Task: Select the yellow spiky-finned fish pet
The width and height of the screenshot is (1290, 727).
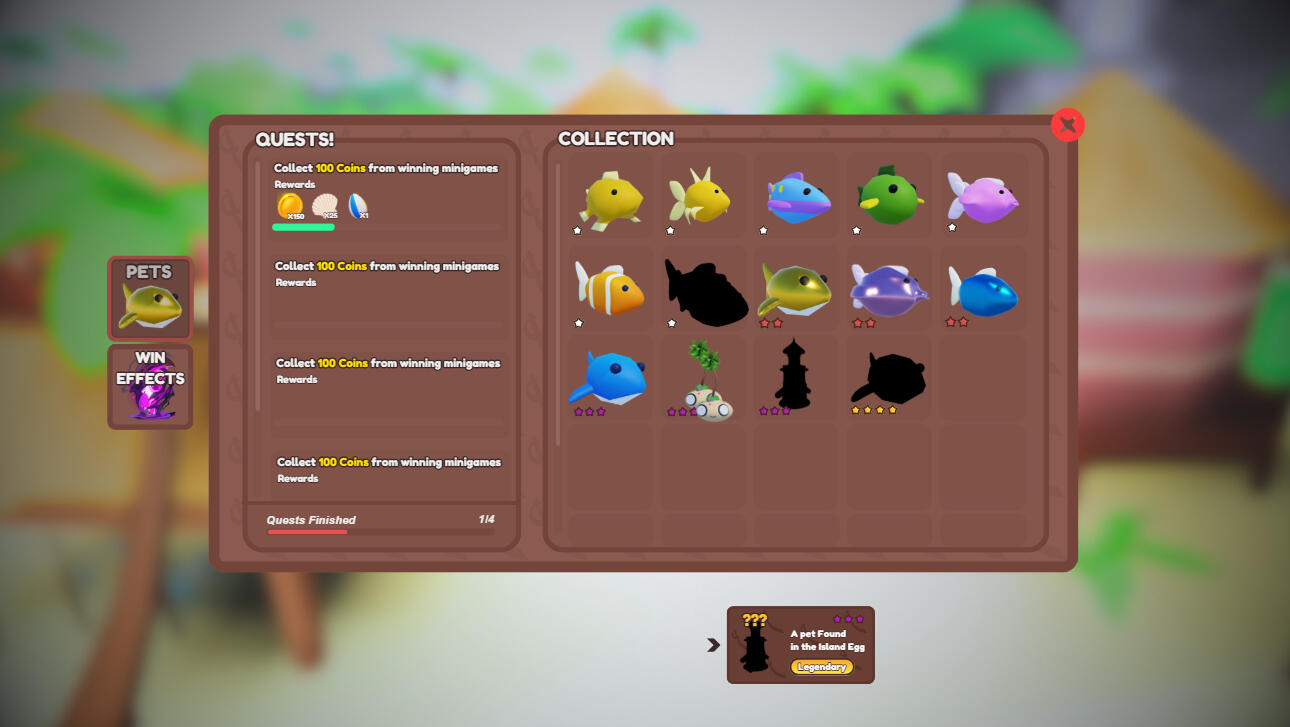Action: click(702, 196)
